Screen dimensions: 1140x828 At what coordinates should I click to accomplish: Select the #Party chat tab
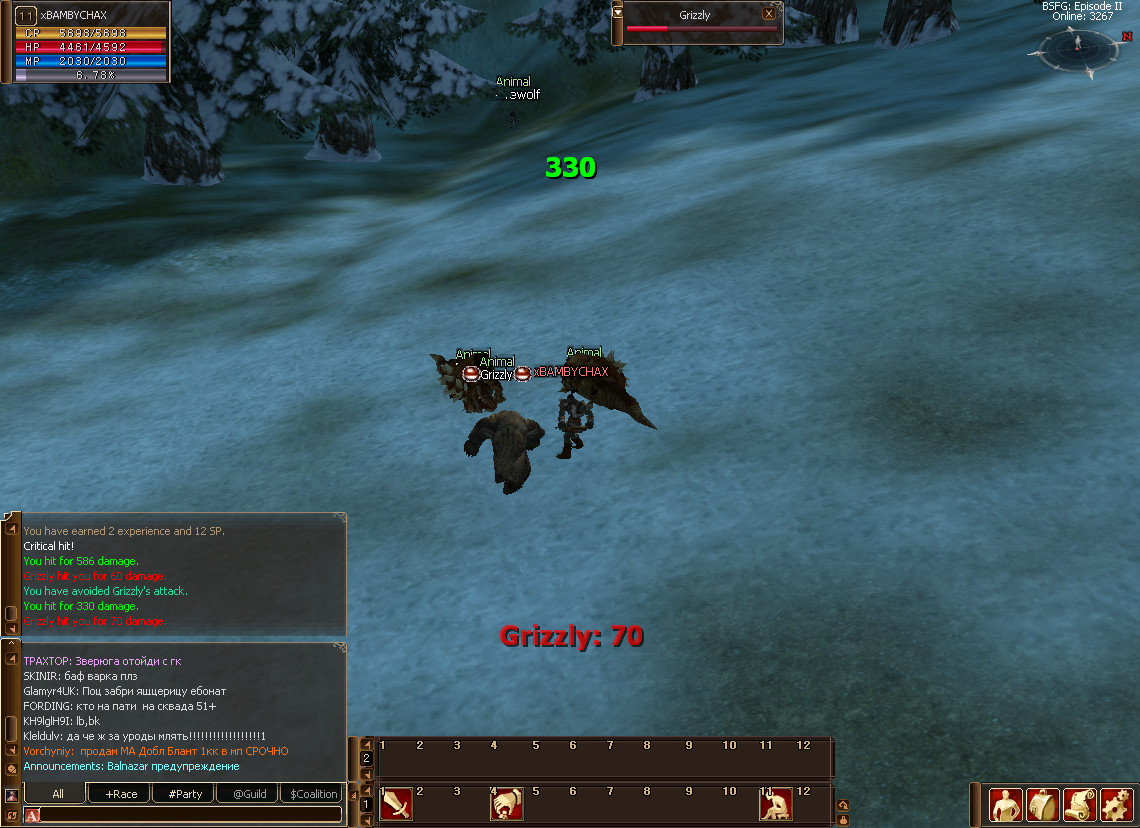click(x=185, y=794)
